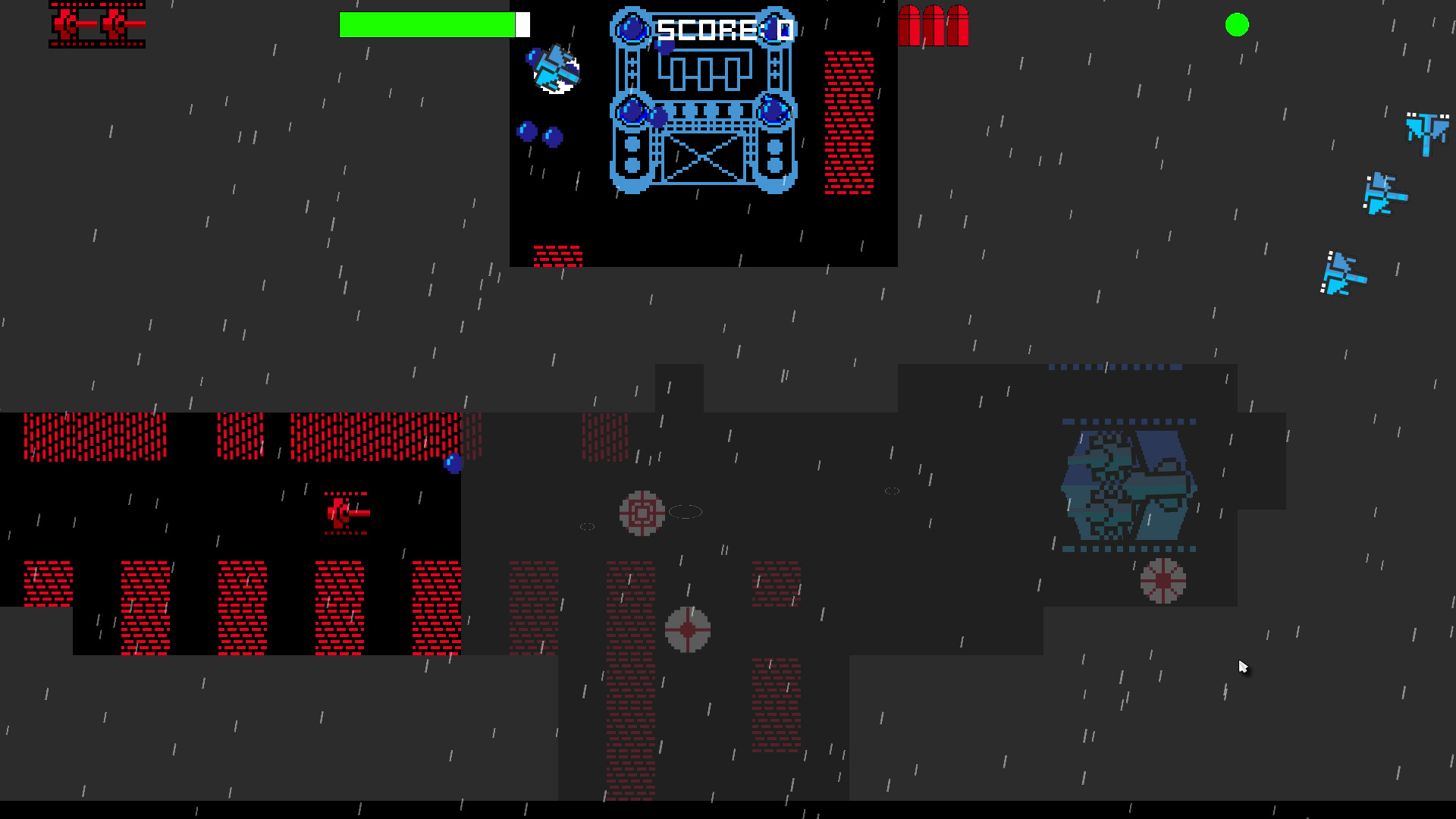This screenshot has width=1456, height=819.
Task: Click the green health bar at the top
Action: (428, 24)
